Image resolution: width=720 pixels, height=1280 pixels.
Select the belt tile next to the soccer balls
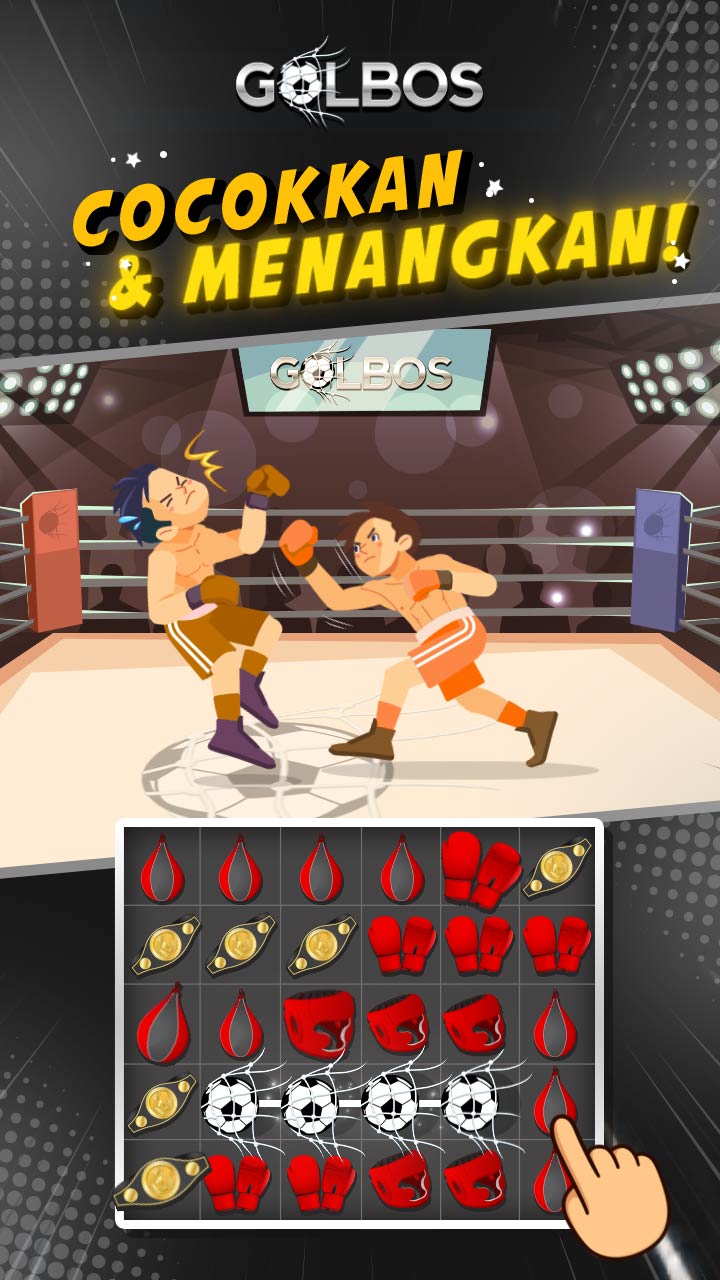(161, 1103)
